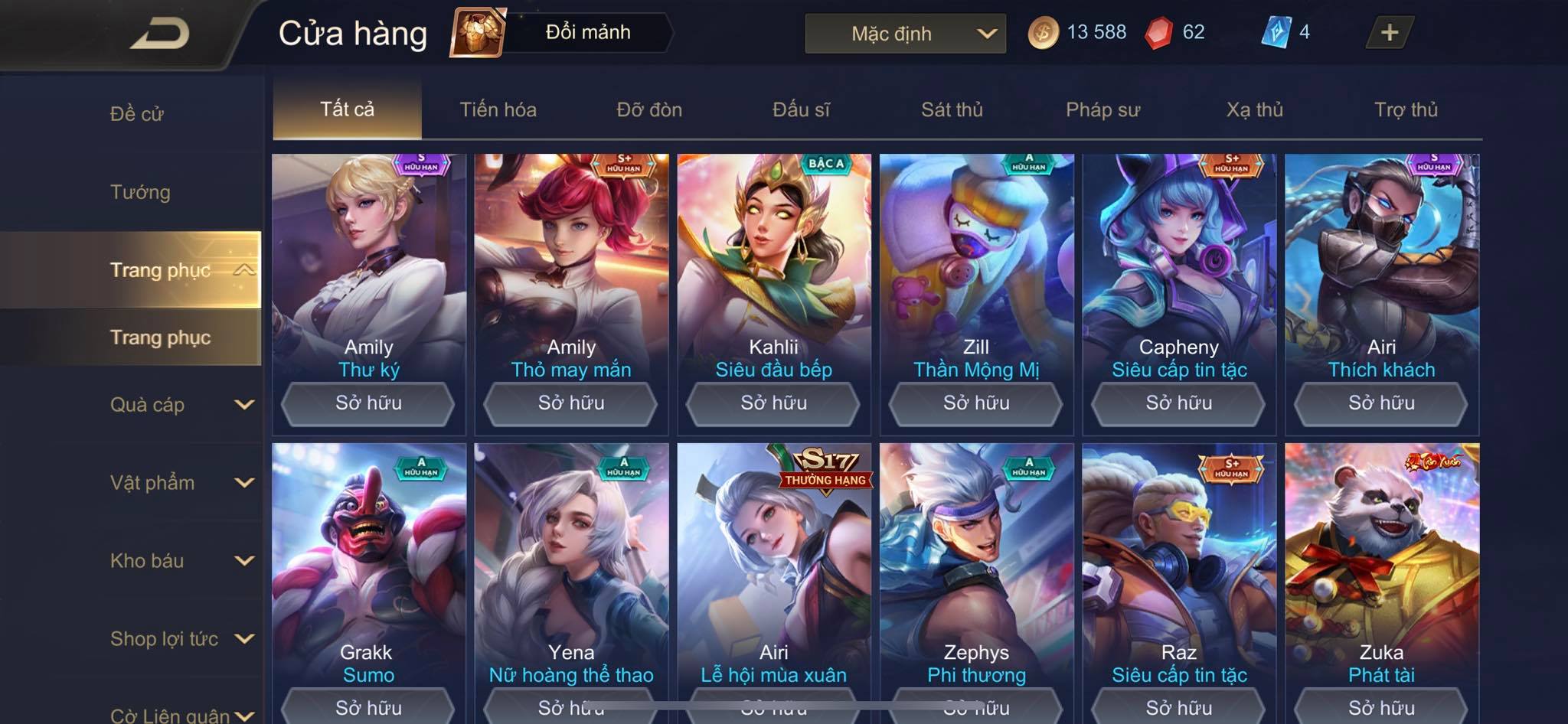Expand the Shop lợi tức menu

180,639
